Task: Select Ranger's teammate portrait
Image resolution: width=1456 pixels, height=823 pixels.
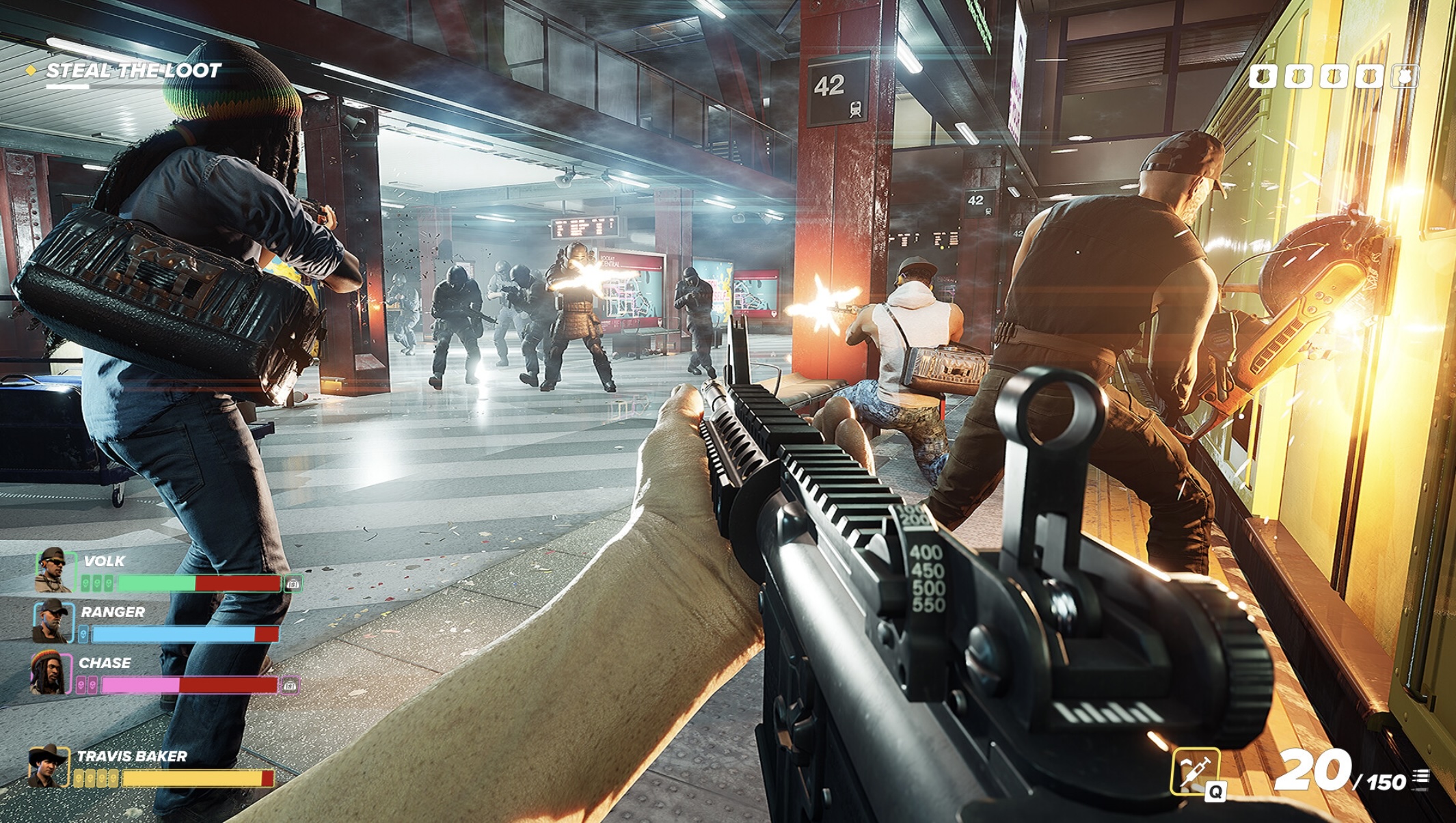Action: [x=53, y=622]
